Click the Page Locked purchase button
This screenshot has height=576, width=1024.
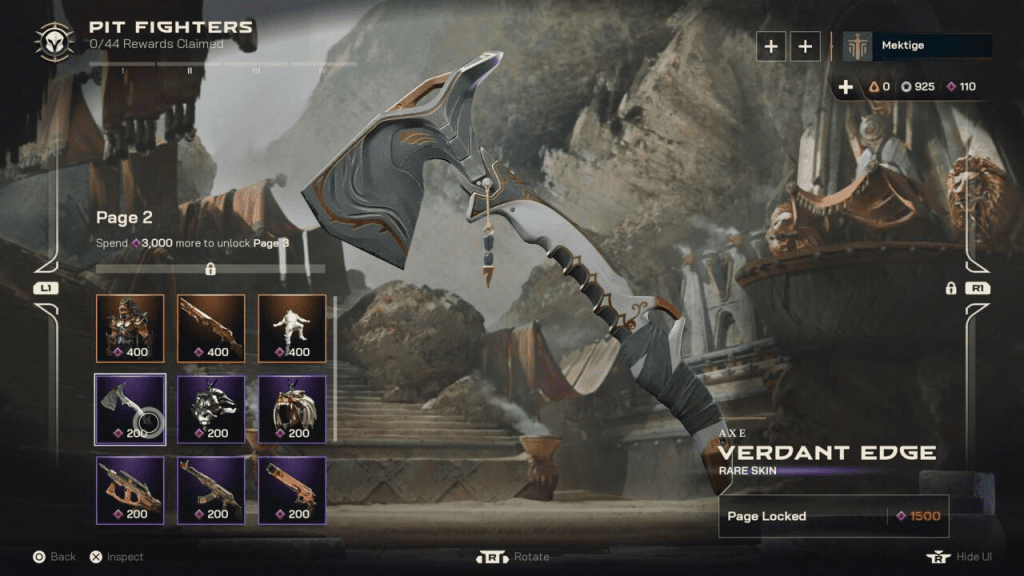833,516
